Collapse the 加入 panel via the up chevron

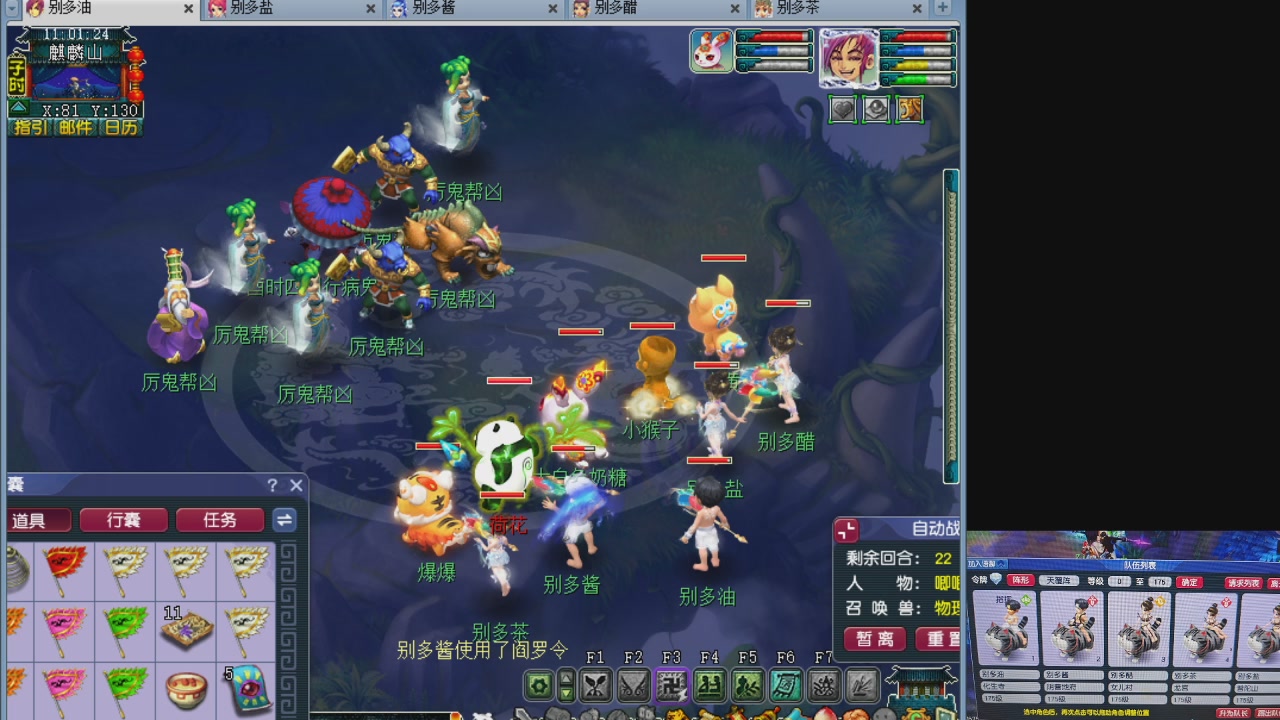point(1001,564)
